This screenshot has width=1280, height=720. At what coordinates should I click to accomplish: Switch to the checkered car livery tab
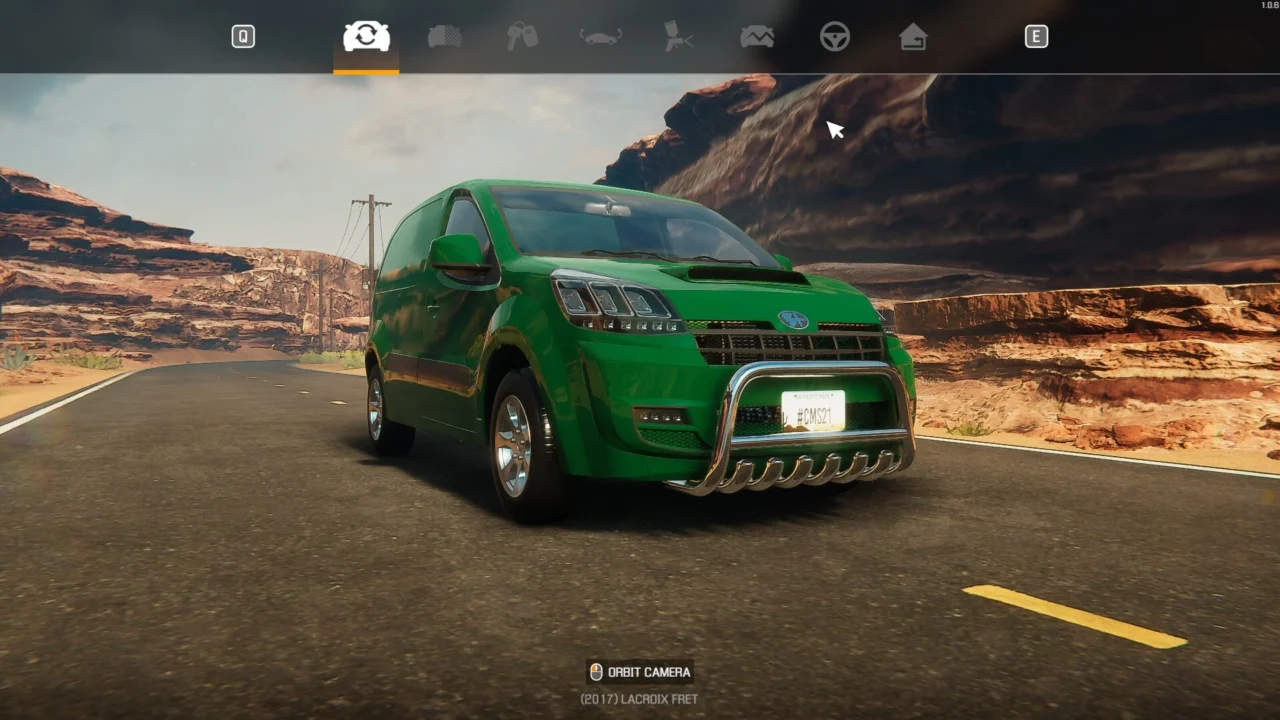coord(444,37)
